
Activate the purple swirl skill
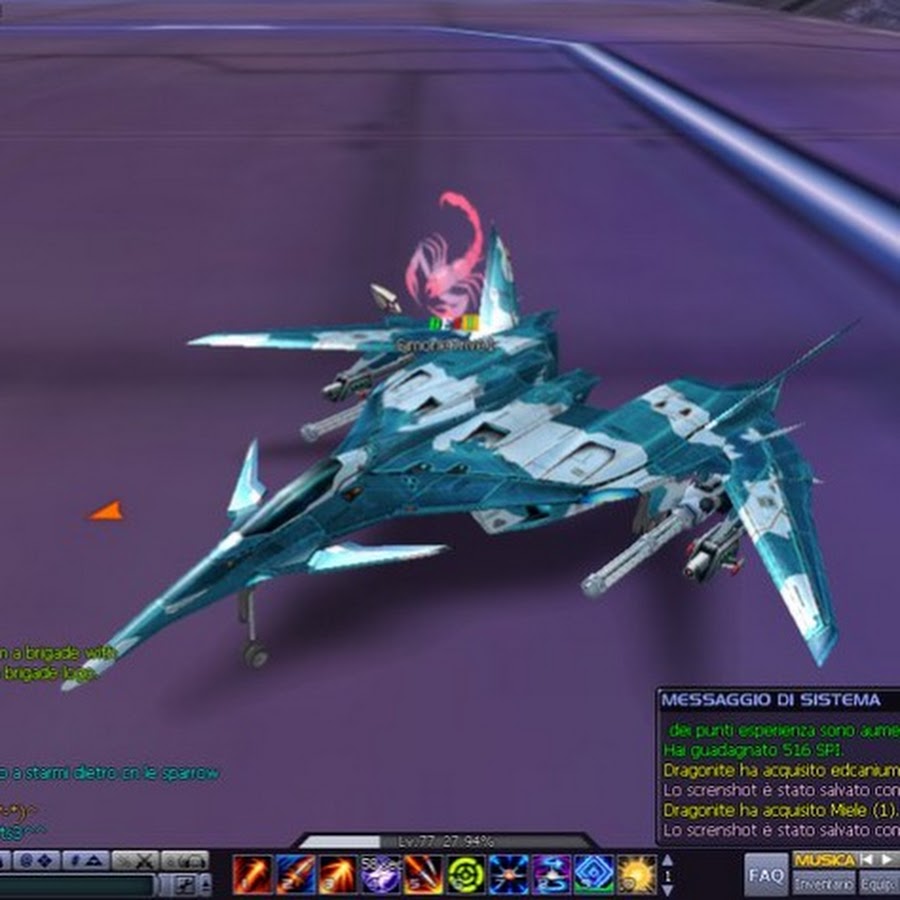click(x=552, y=874)
